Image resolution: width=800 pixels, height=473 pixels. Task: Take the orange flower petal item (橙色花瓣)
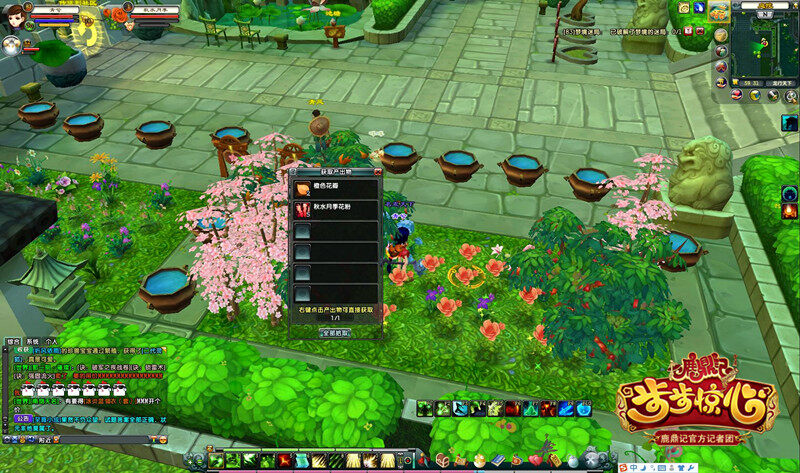pos(301,187)
